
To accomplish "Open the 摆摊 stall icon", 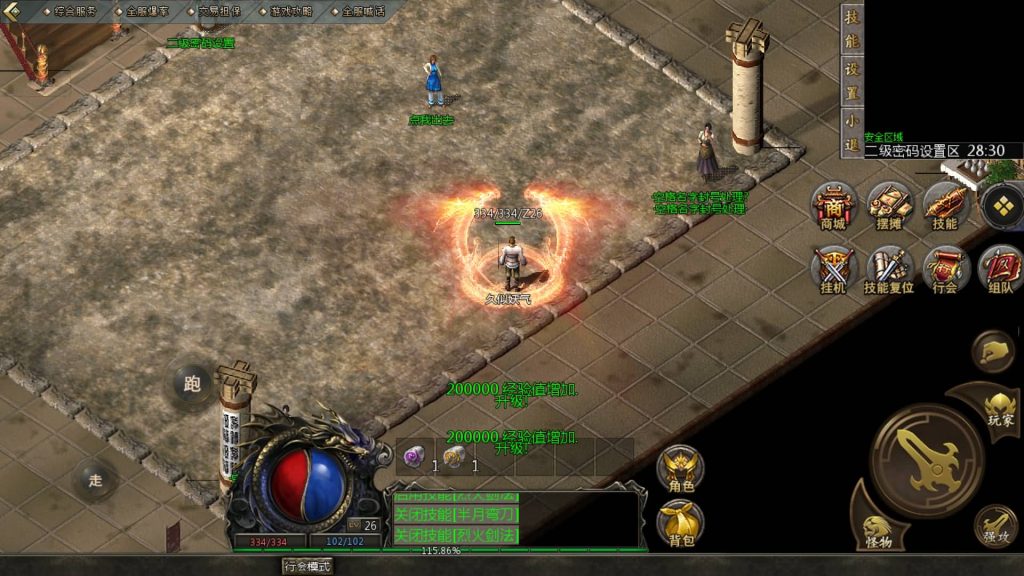I will (x=888, y=205).
